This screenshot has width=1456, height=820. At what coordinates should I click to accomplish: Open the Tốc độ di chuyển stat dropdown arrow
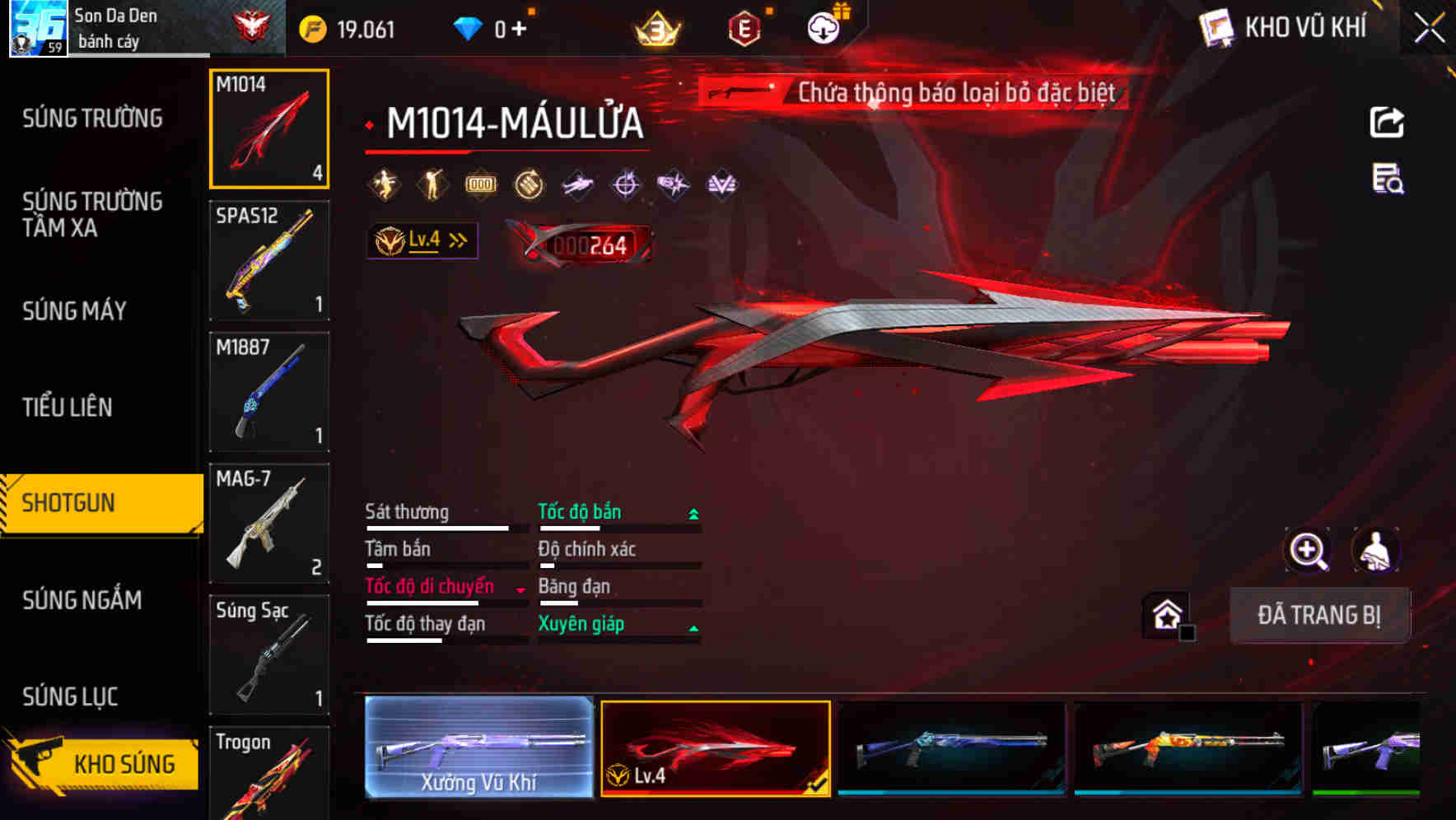pos(519,589)
